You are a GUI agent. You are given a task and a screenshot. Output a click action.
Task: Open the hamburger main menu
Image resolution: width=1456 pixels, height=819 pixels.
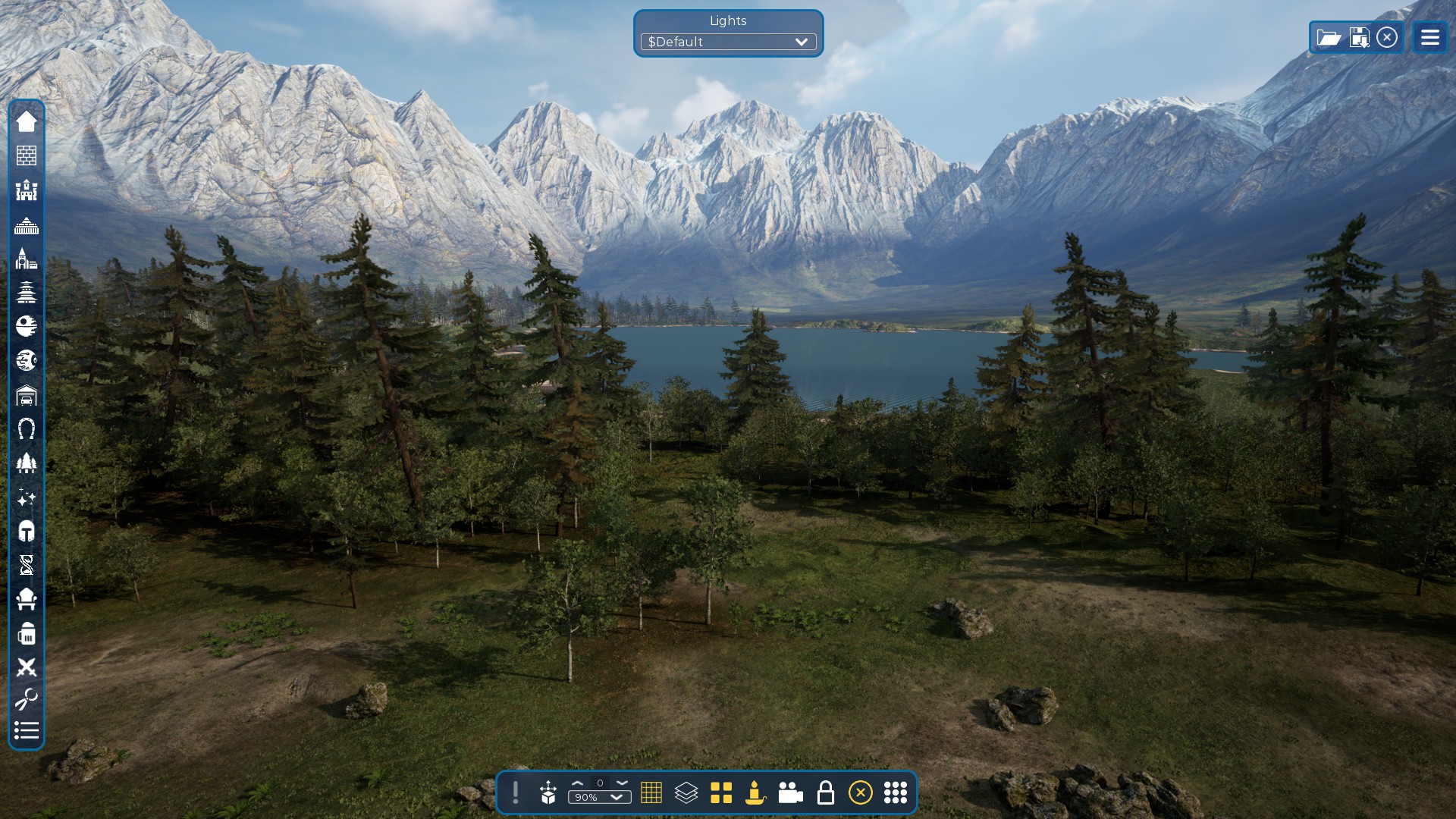coord(1429,37)
